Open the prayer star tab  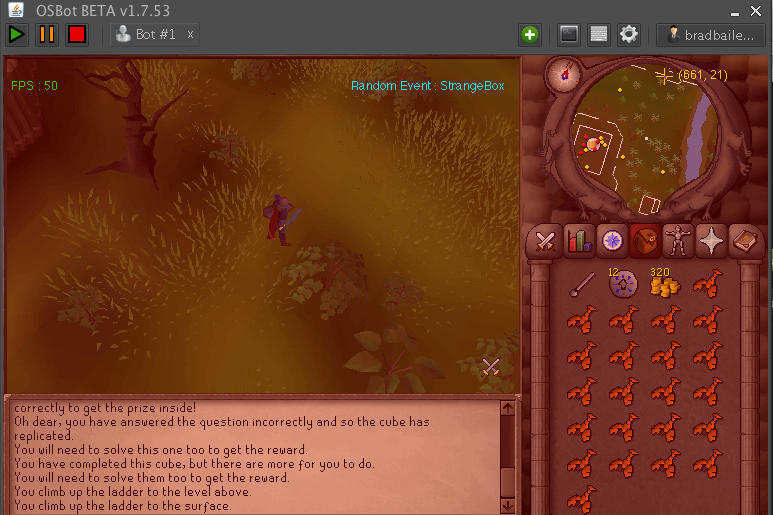click(x=712, y=241)
